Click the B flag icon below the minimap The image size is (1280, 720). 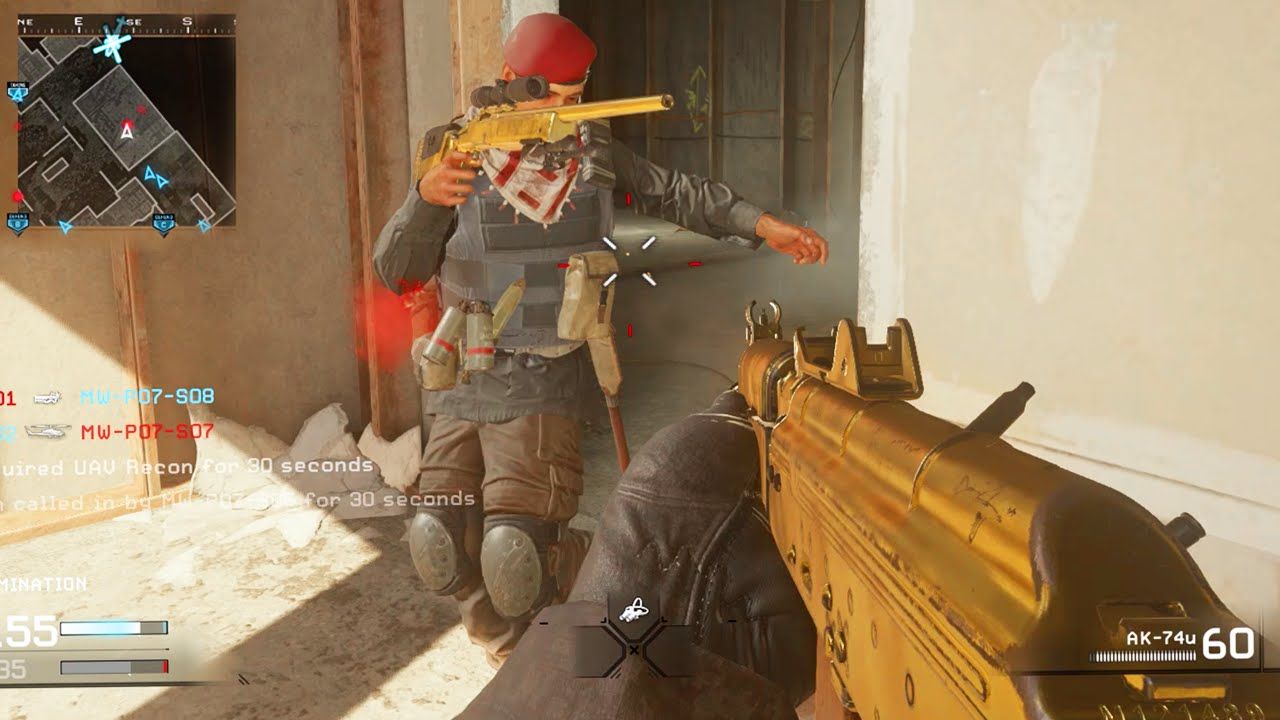(17, 222)
